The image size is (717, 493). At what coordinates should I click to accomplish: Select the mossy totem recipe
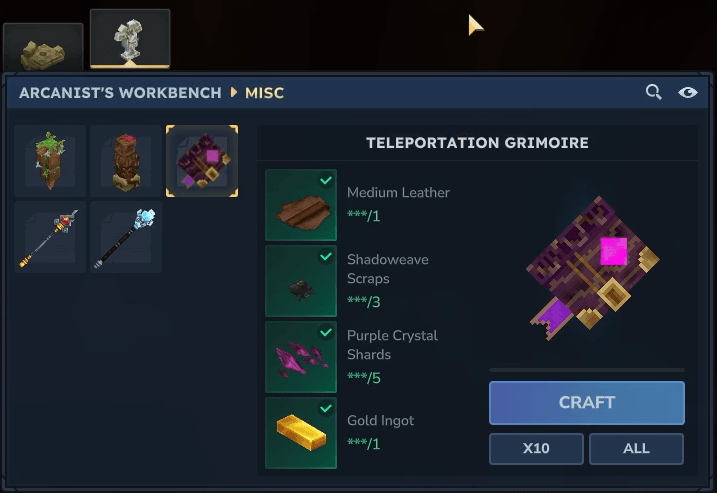tap(50, 161)
